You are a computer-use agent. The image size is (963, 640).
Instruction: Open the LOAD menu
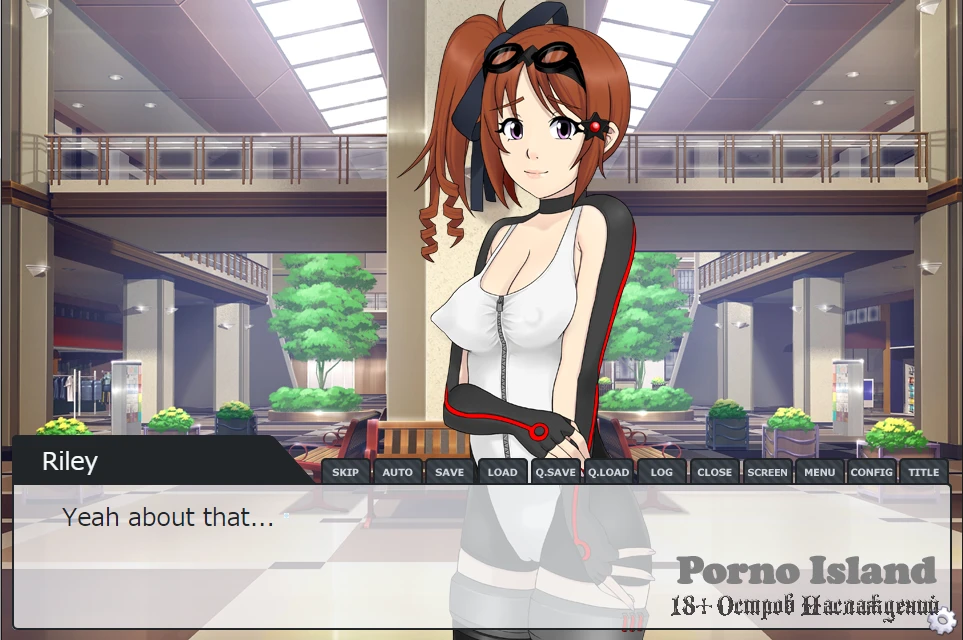pos(502,472)
